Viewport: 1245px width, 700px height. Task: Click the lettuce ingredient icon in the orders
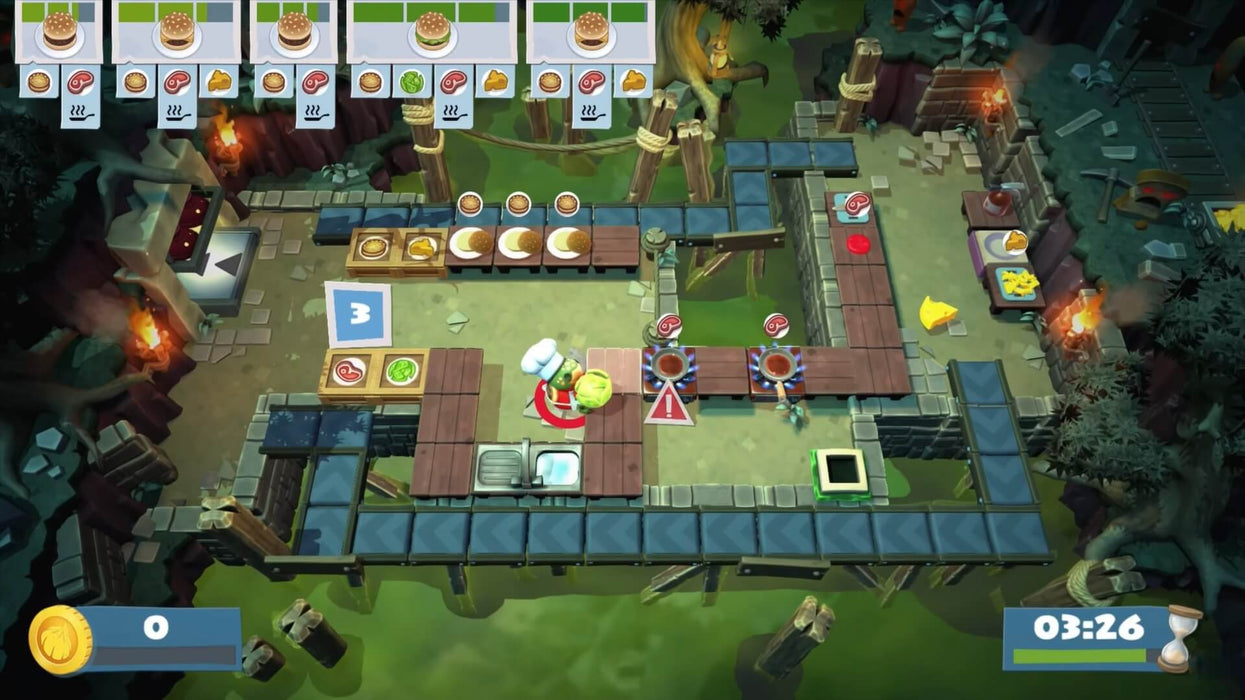(x=411, y=82)
